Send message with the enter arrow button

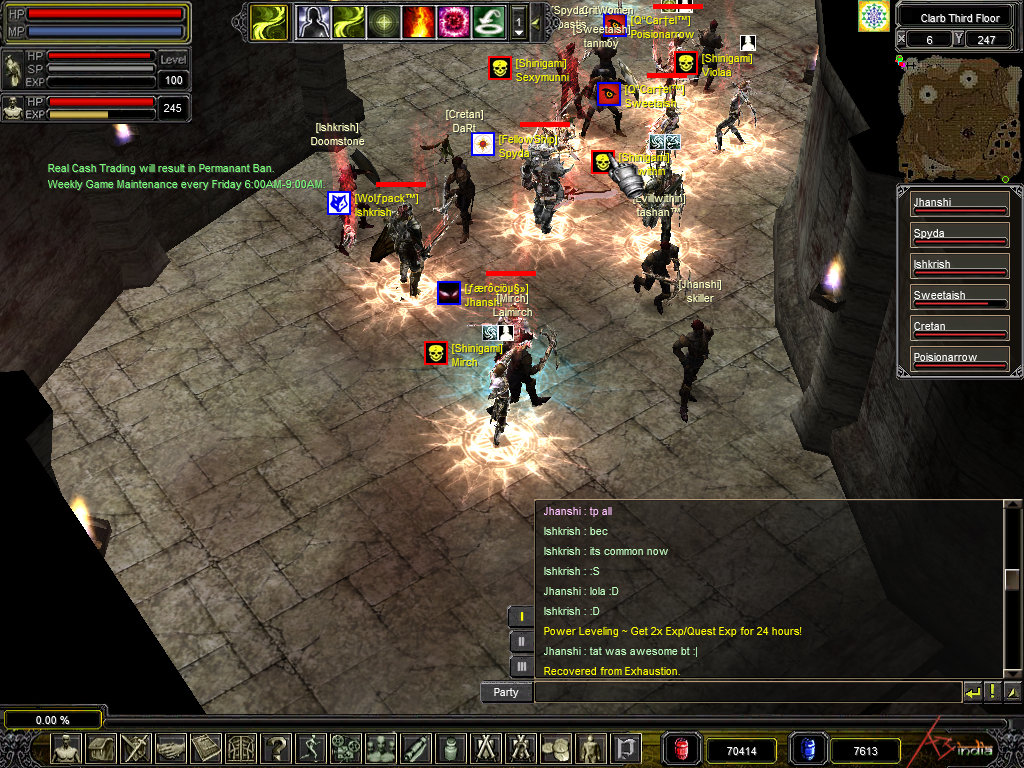(x=972, y=692)
